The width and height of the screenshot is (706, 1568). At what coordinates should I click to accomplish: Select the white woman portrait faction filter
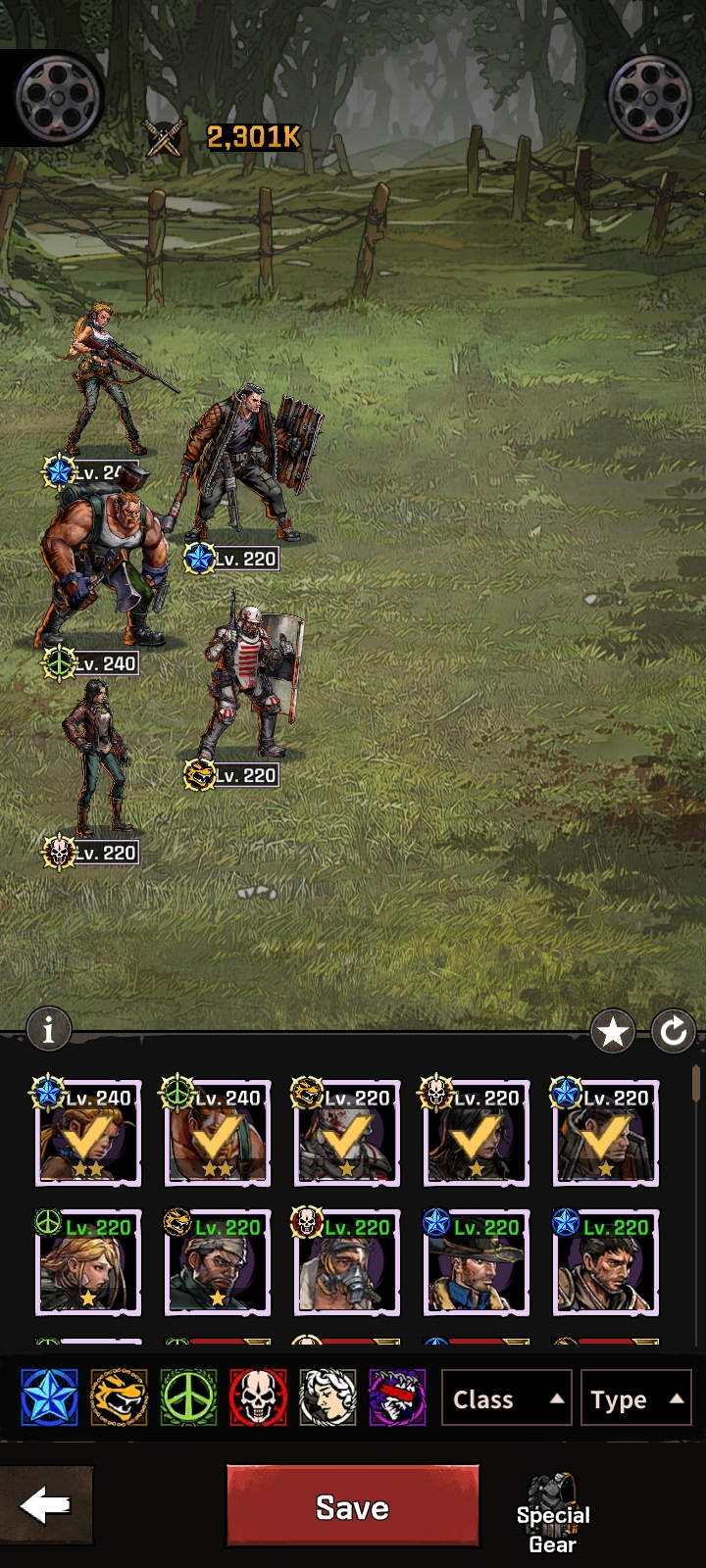coord(328,1397)
